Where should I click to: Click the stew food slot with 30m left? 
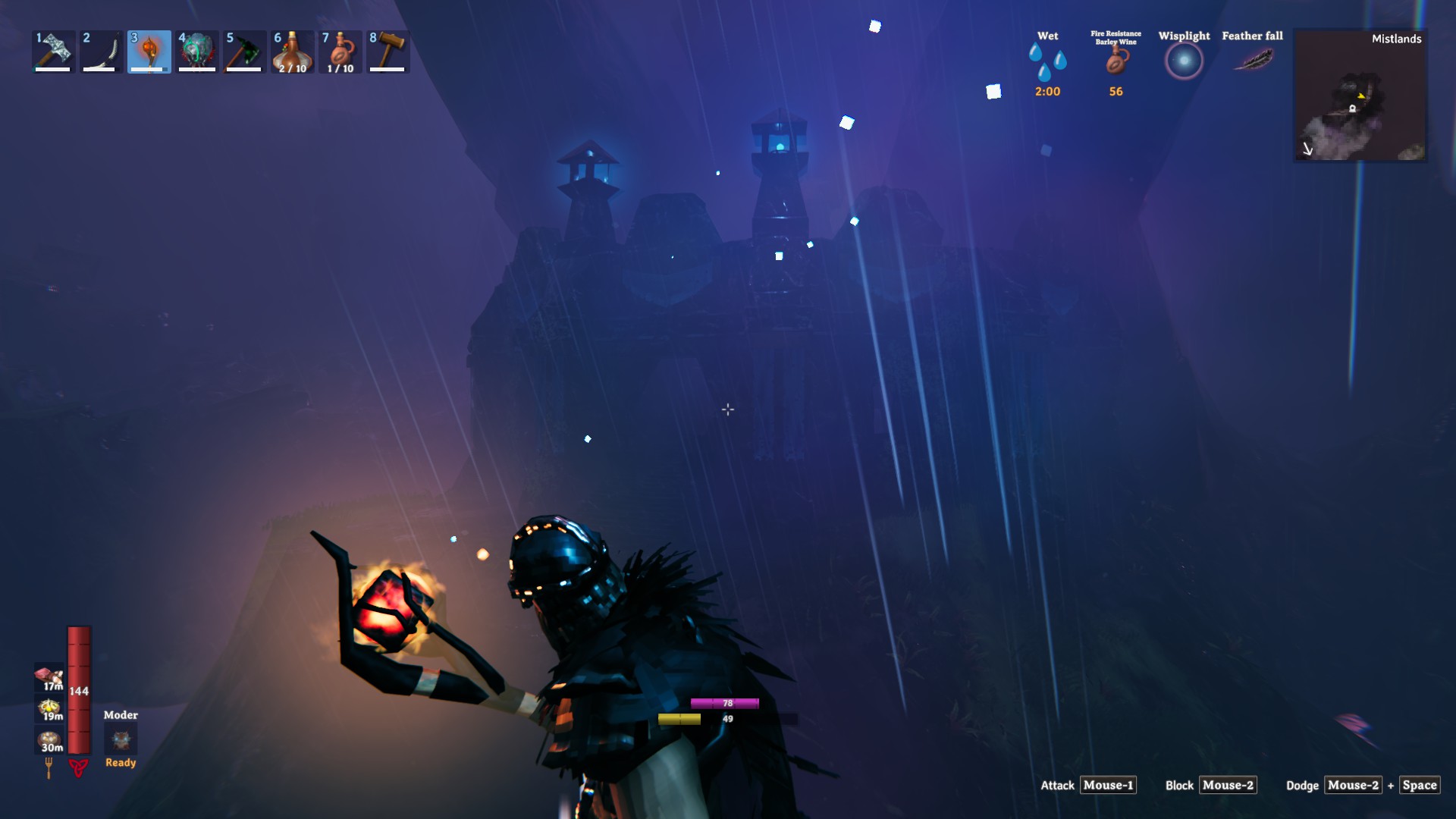49,739
